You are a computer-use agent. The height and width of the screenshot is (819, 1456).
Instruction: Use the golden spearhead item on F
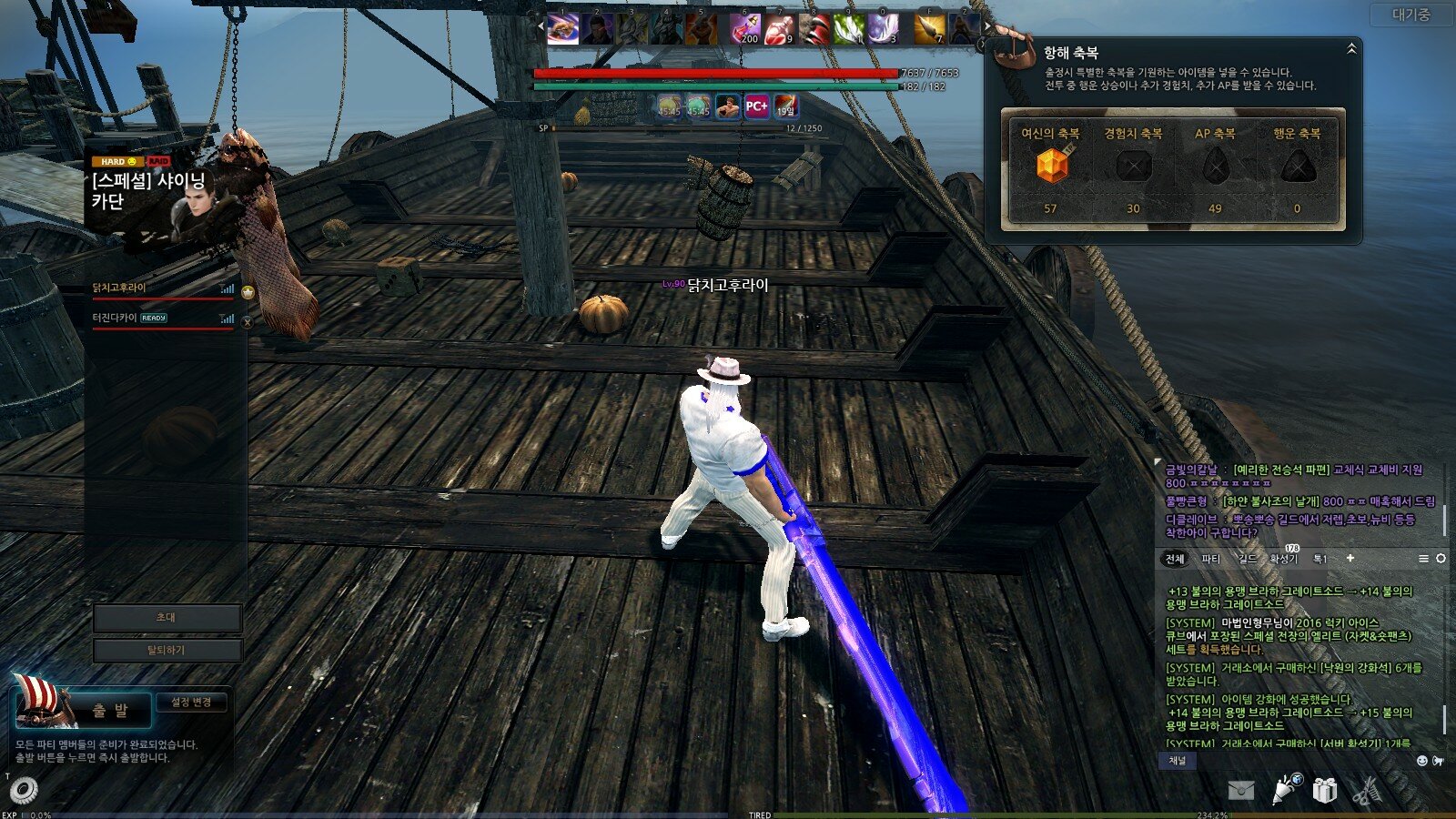coord(929,29)
